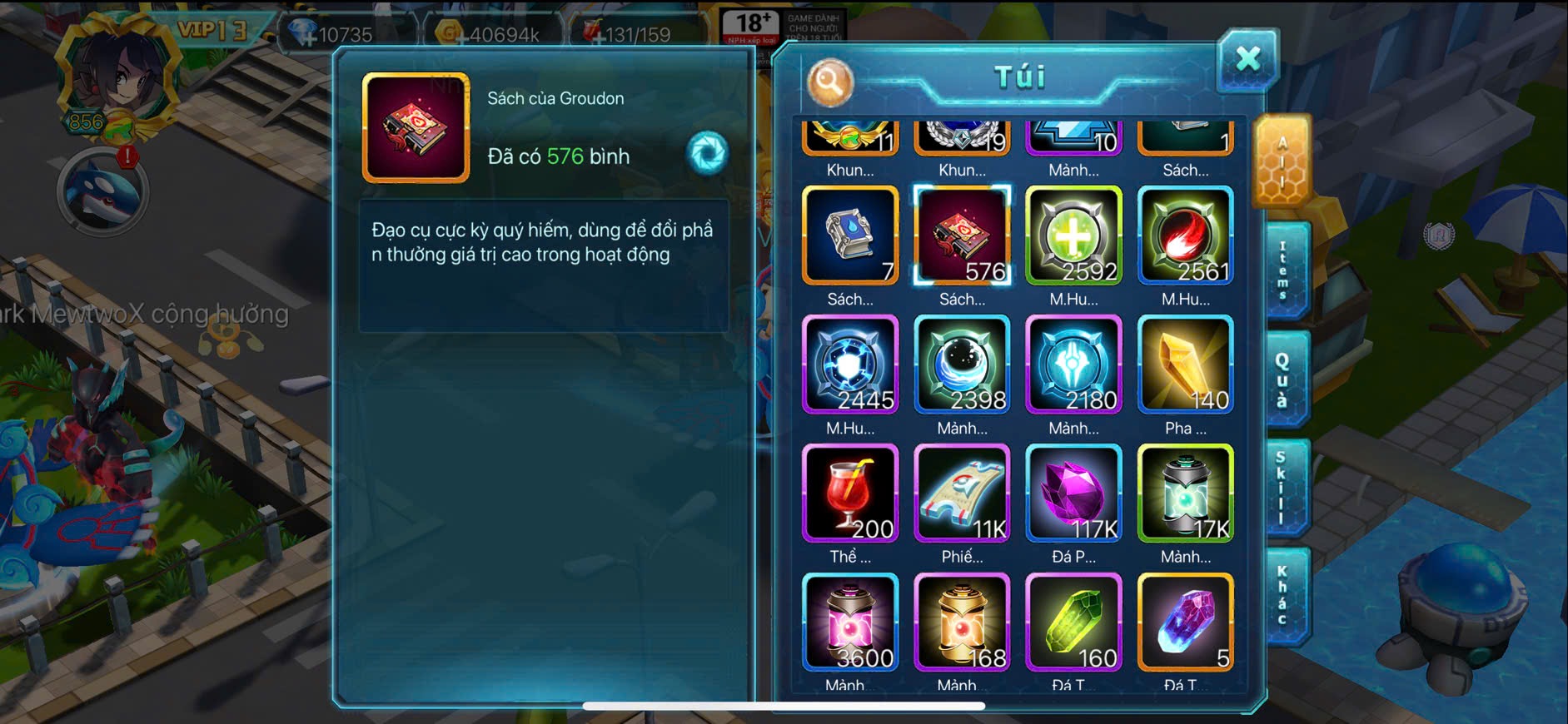Open the player avatar profile
Screen dimensions: 1568x724
point(117,79)
